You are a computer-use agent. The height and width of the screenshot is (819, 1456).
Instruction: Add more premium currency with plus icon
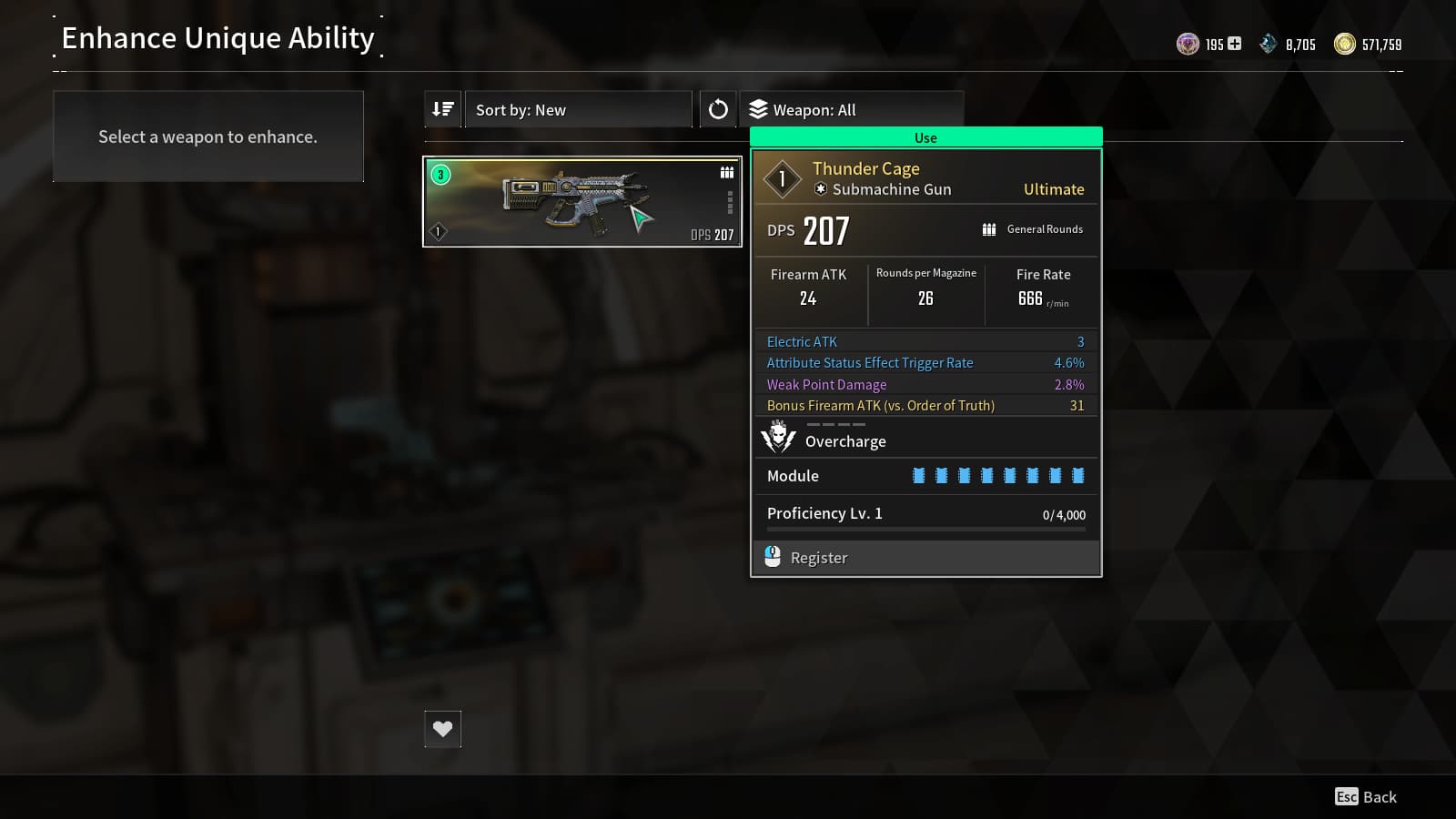[x=1235, y=44]
